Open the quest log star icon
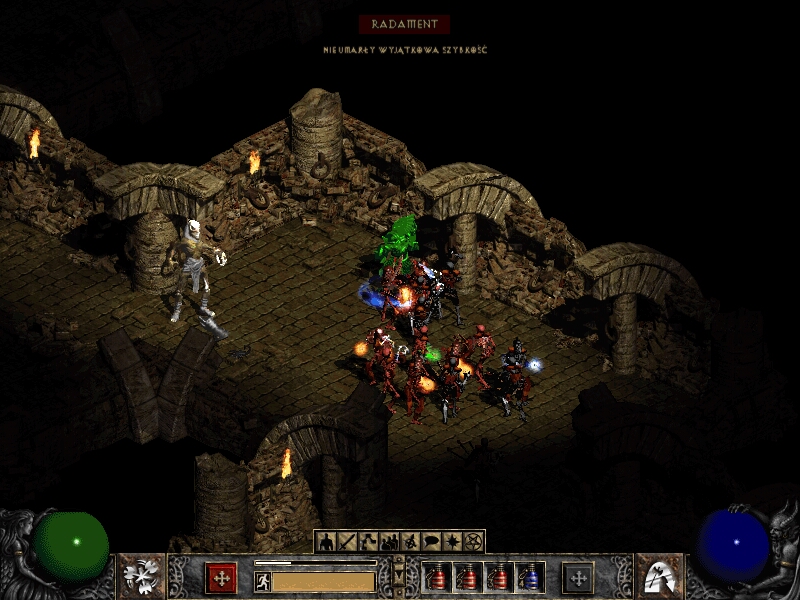The image size is (800, 600). (x=452, y=542)
